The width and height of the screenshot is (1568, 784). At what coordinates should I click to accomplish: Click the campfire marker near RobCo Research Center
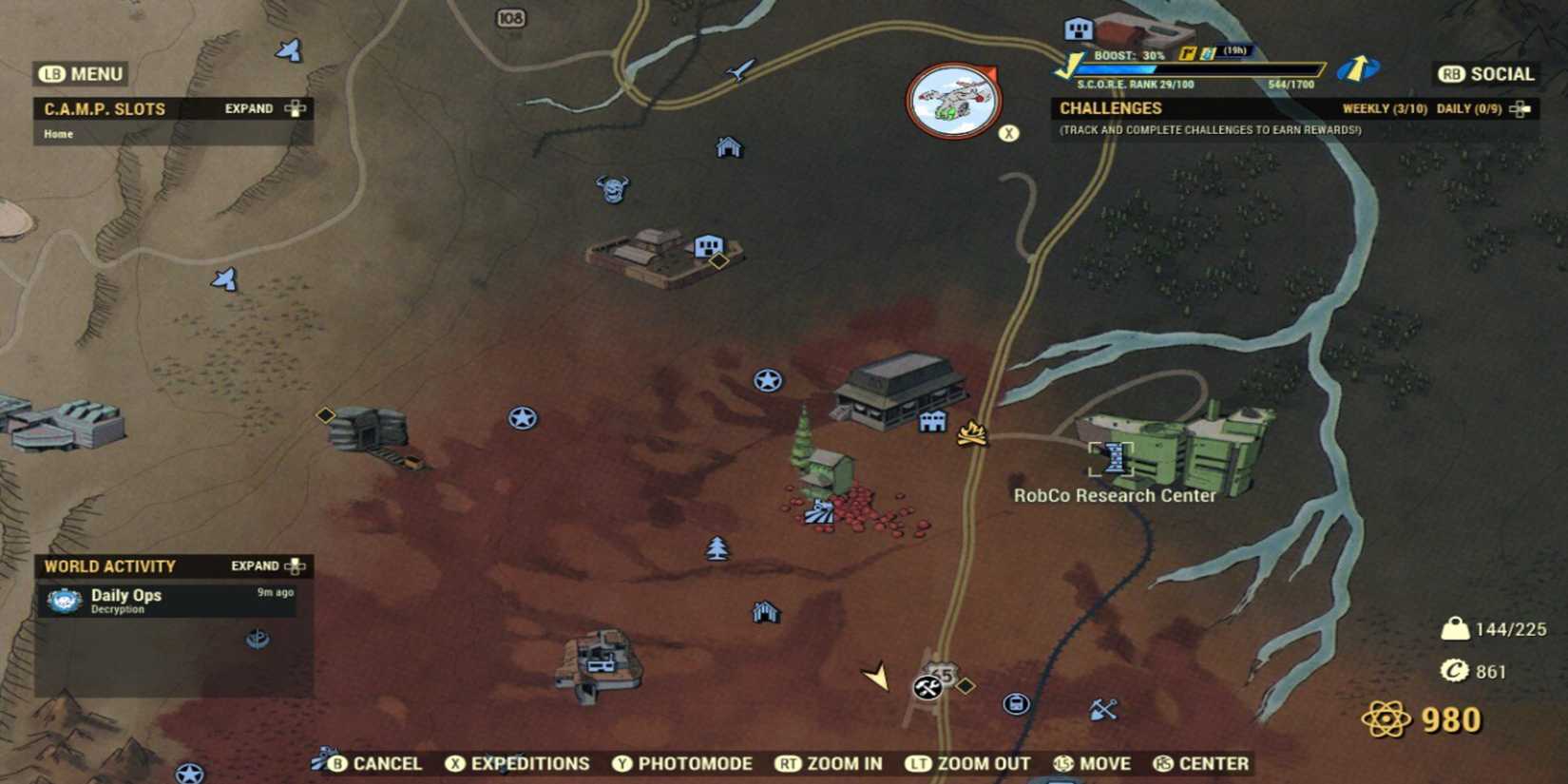(971, 435)
